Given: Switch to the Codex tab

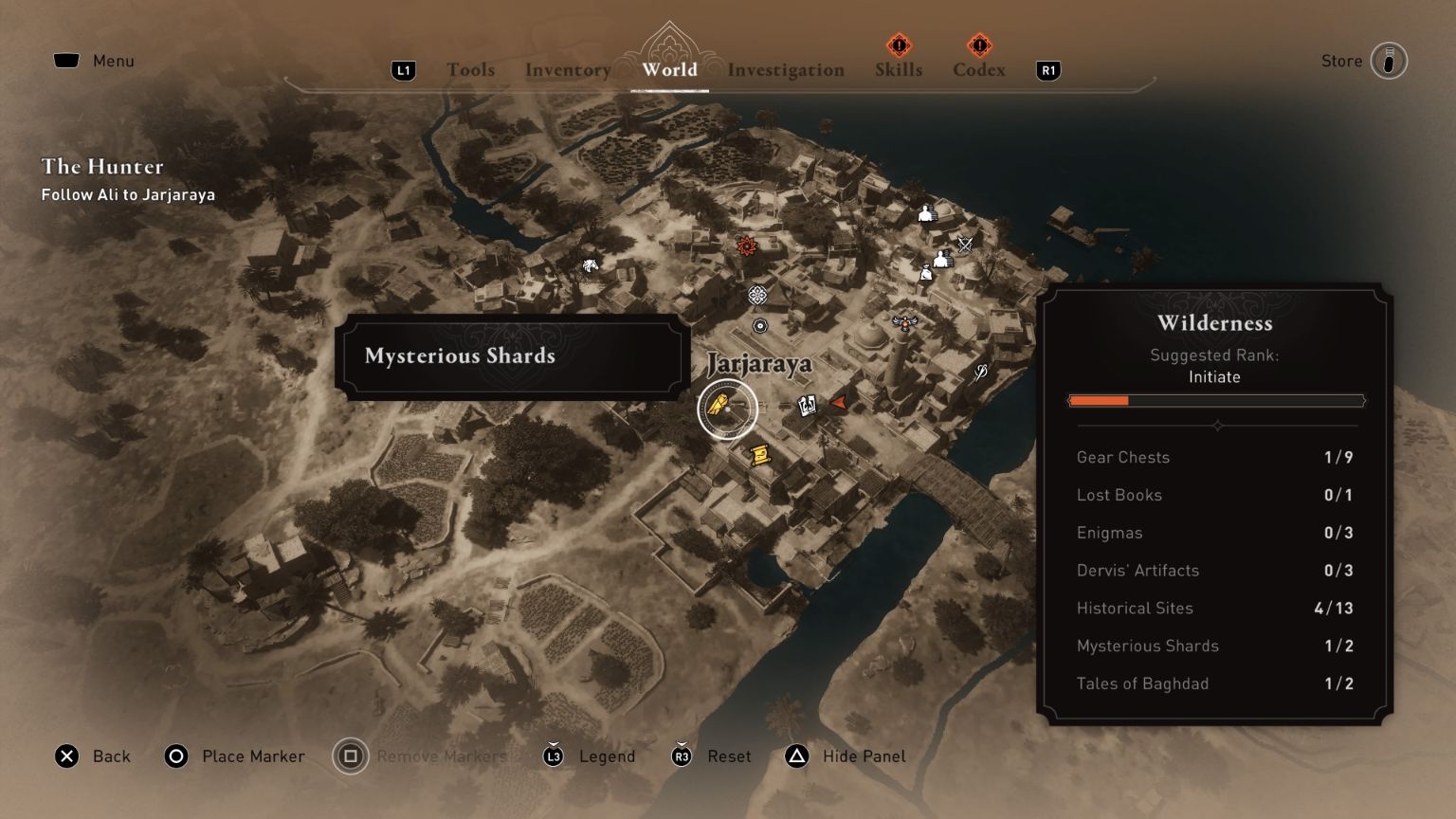Looking at the screenshot, I should [x=978, y=69].
